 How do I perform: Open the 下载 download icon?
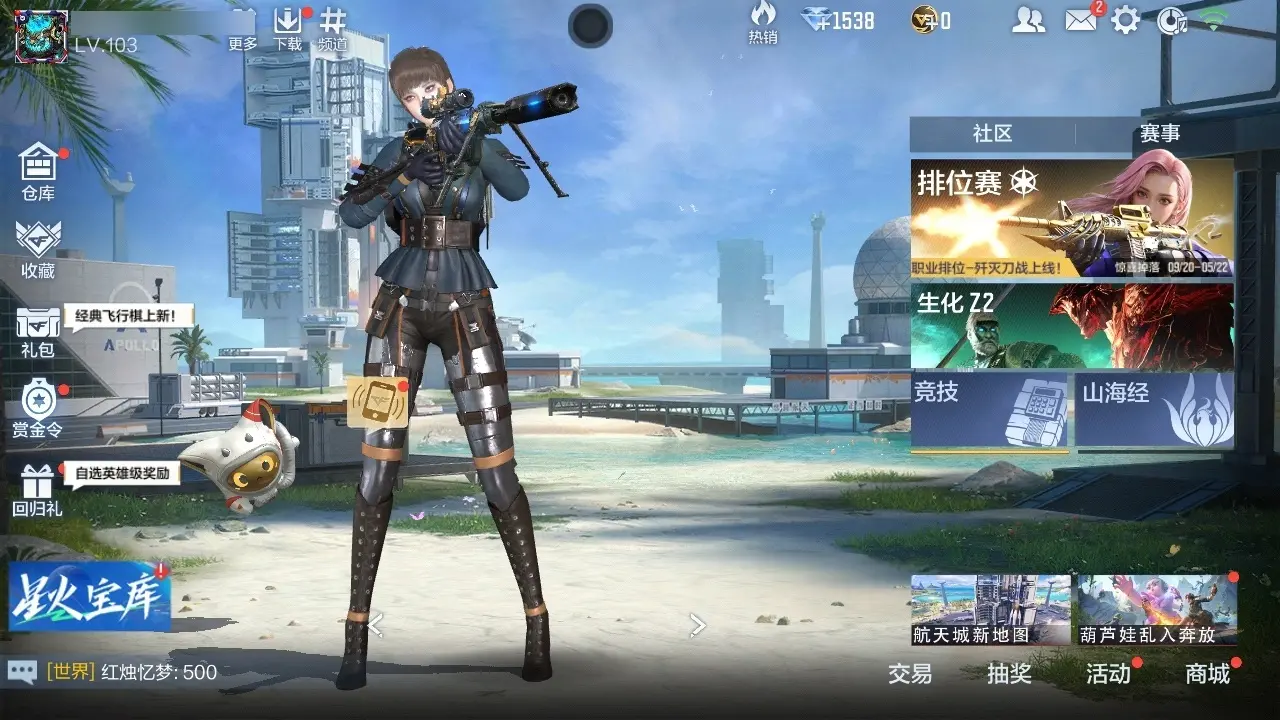[288, 29]
